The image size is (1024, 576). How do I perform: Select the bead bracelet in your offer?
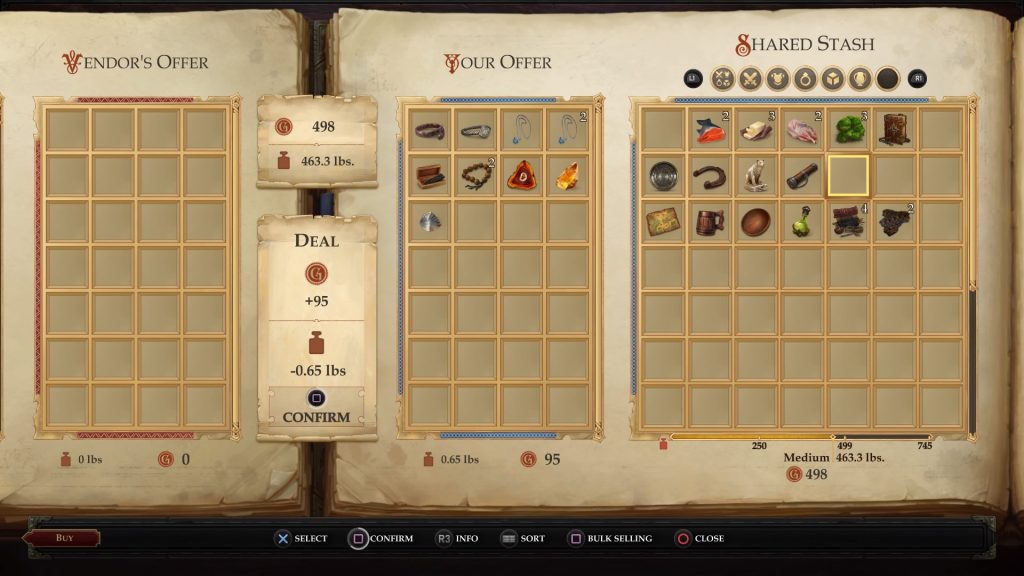click(x=475, y=176)
